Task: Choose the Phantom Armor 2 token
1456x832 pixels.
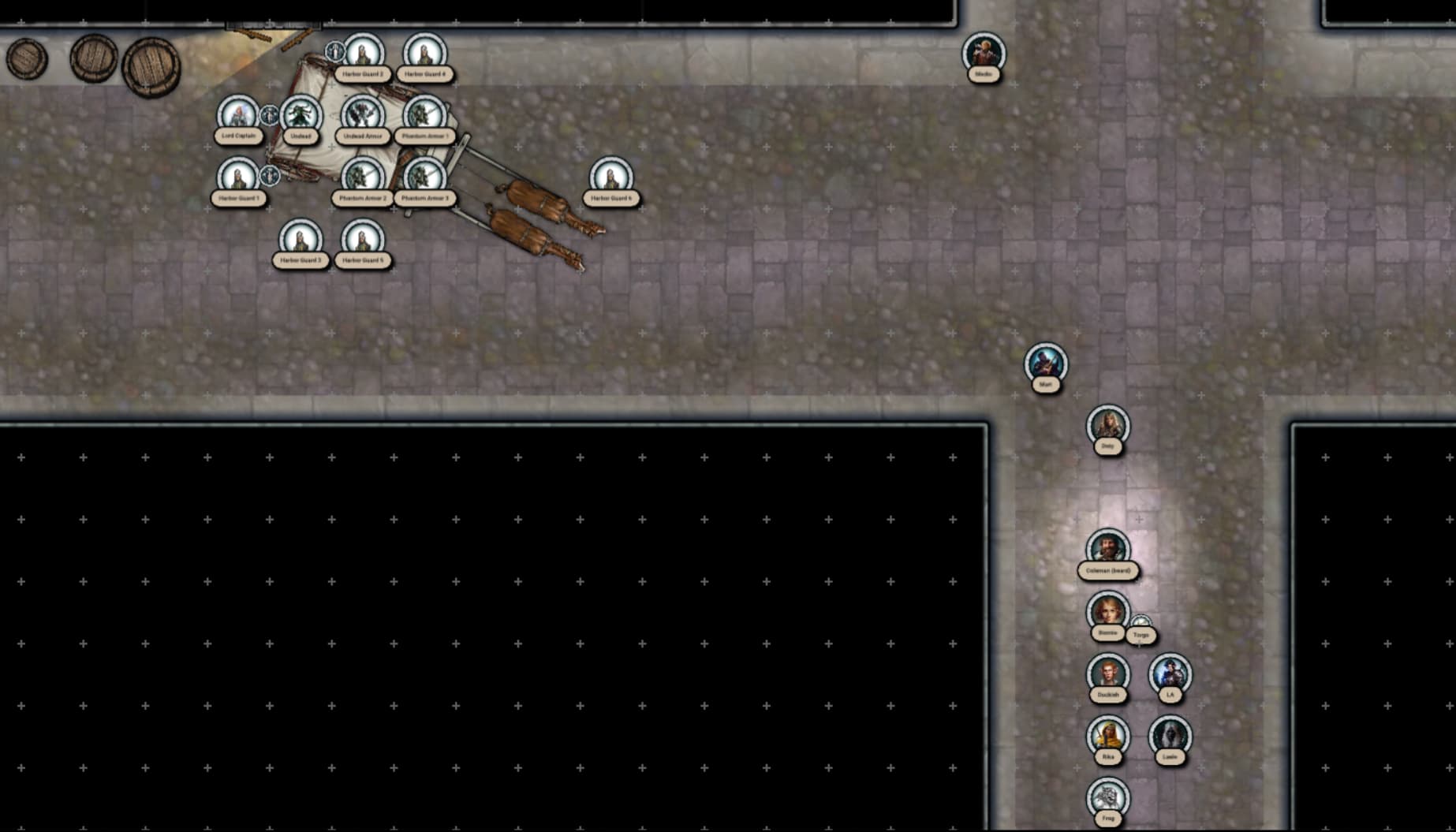Action: (x=363, y=177)
